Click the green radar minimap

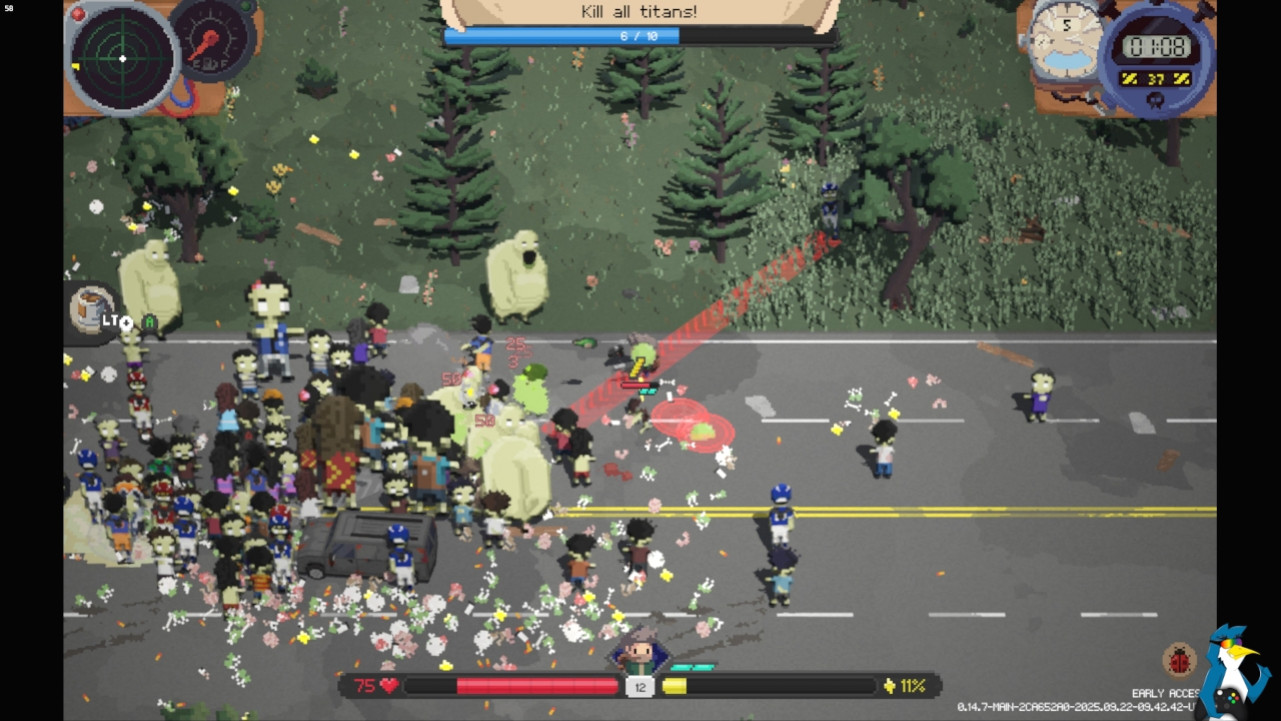click(122, 58)
